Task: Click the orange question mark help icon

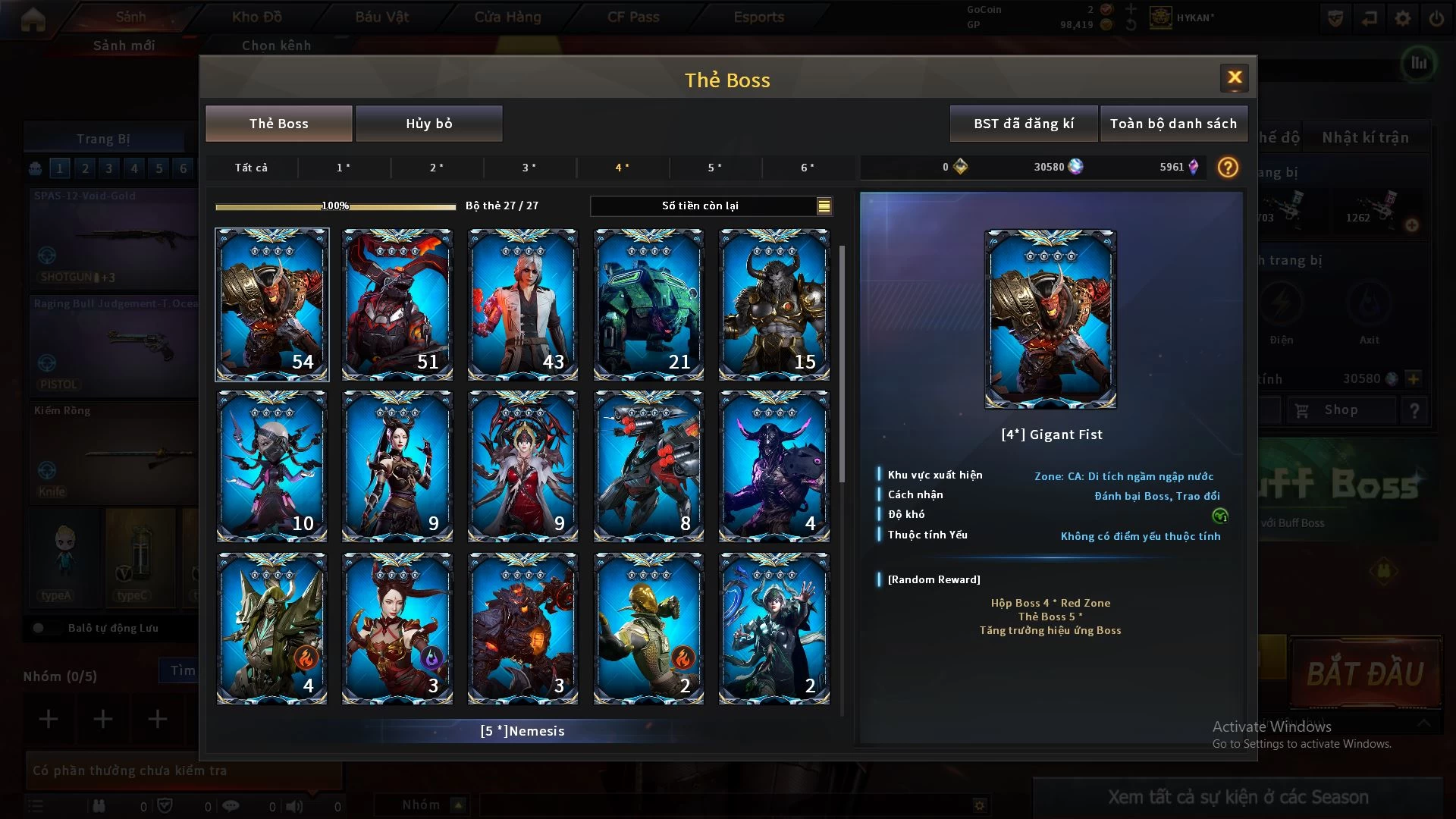Action: coord(1228,167)
